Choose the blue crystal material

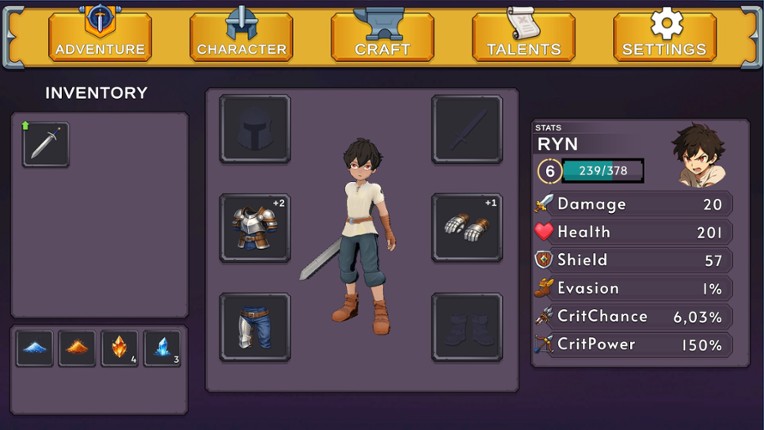pyautogui.click(x=162, y=349)
